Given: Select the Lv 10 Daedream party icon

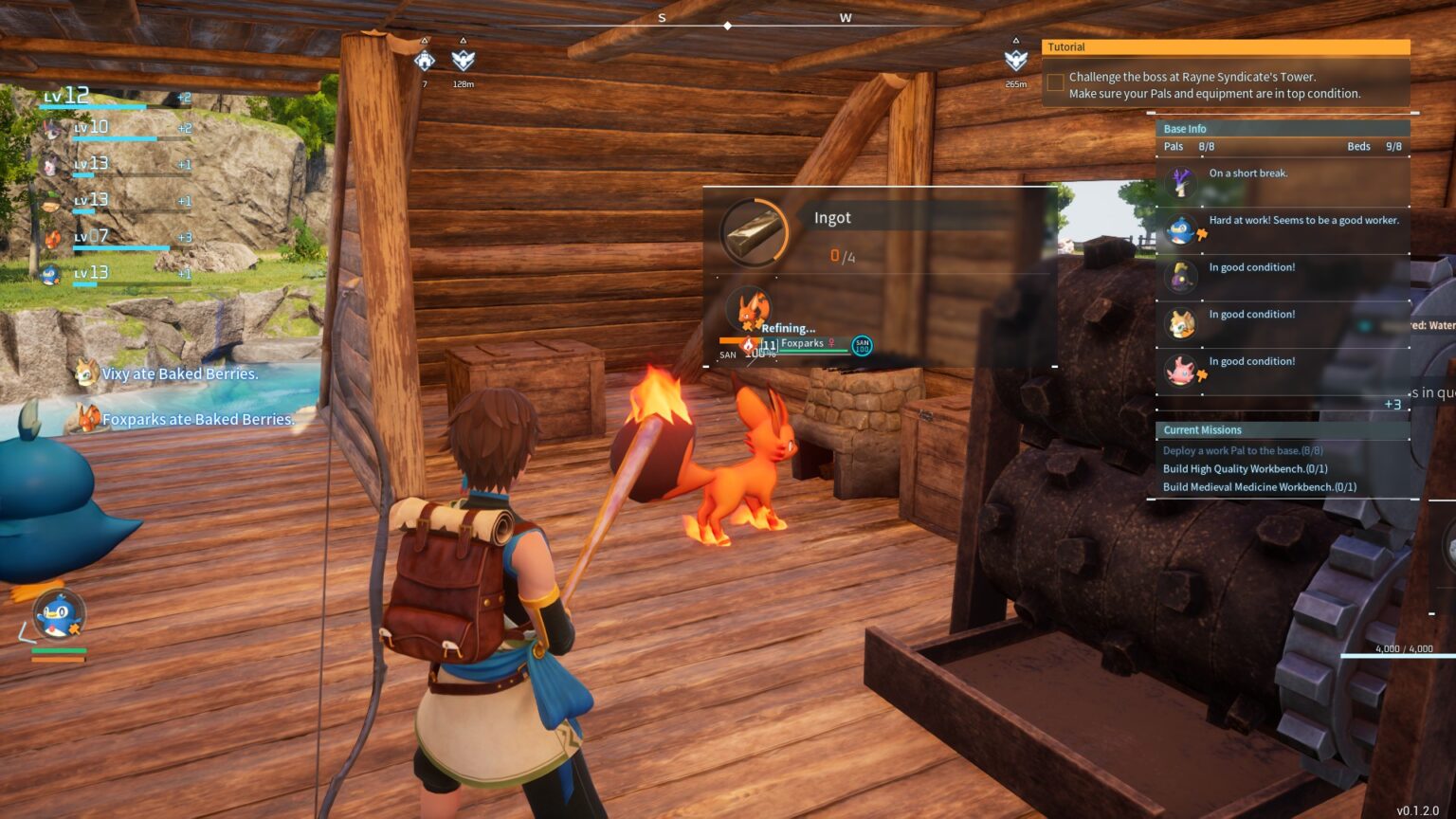Looking at the screenshot, I should (x=51, y=129).
